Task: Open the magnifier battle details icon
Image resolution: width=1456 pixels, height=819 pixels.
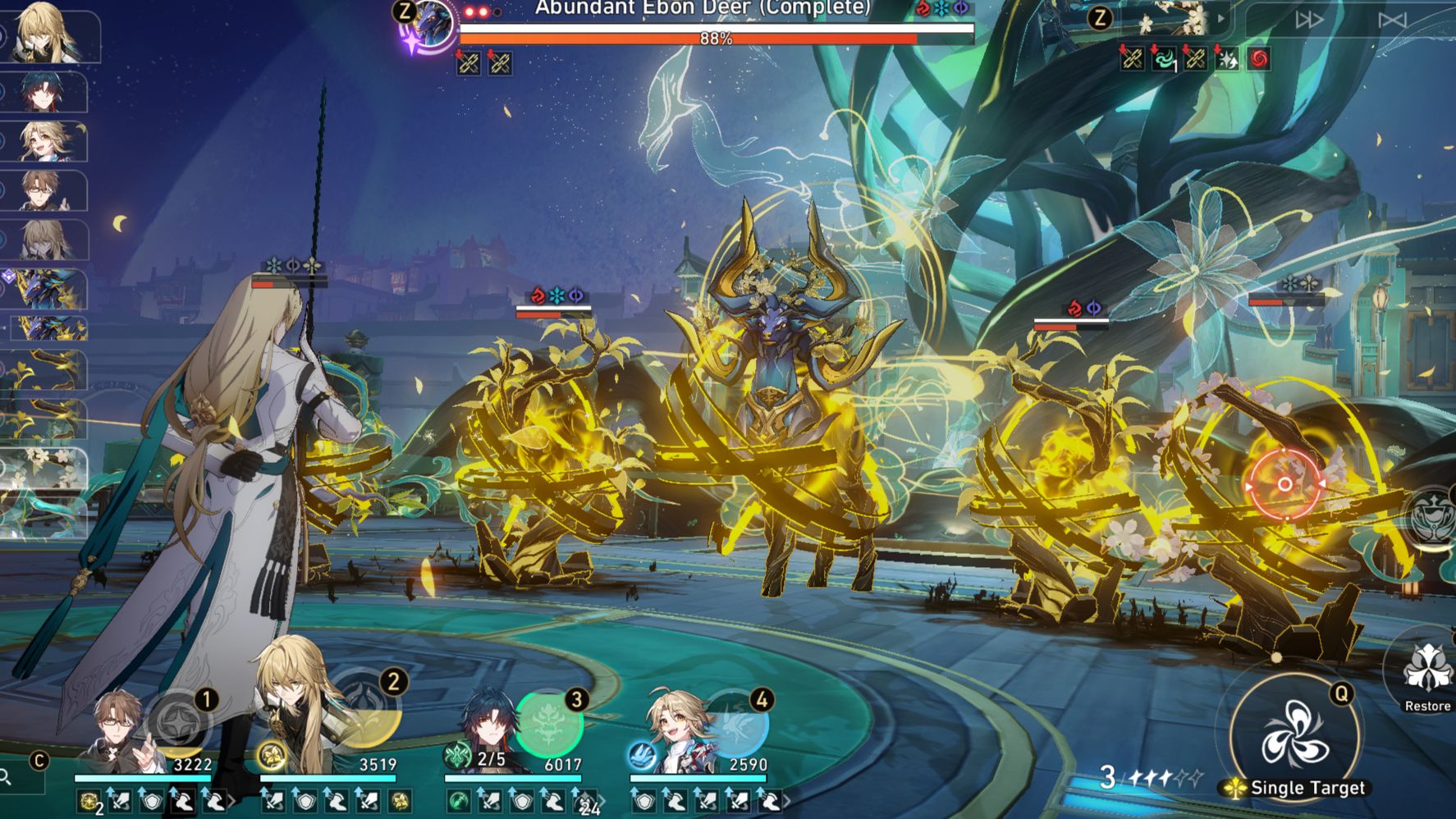Action: 7,776
